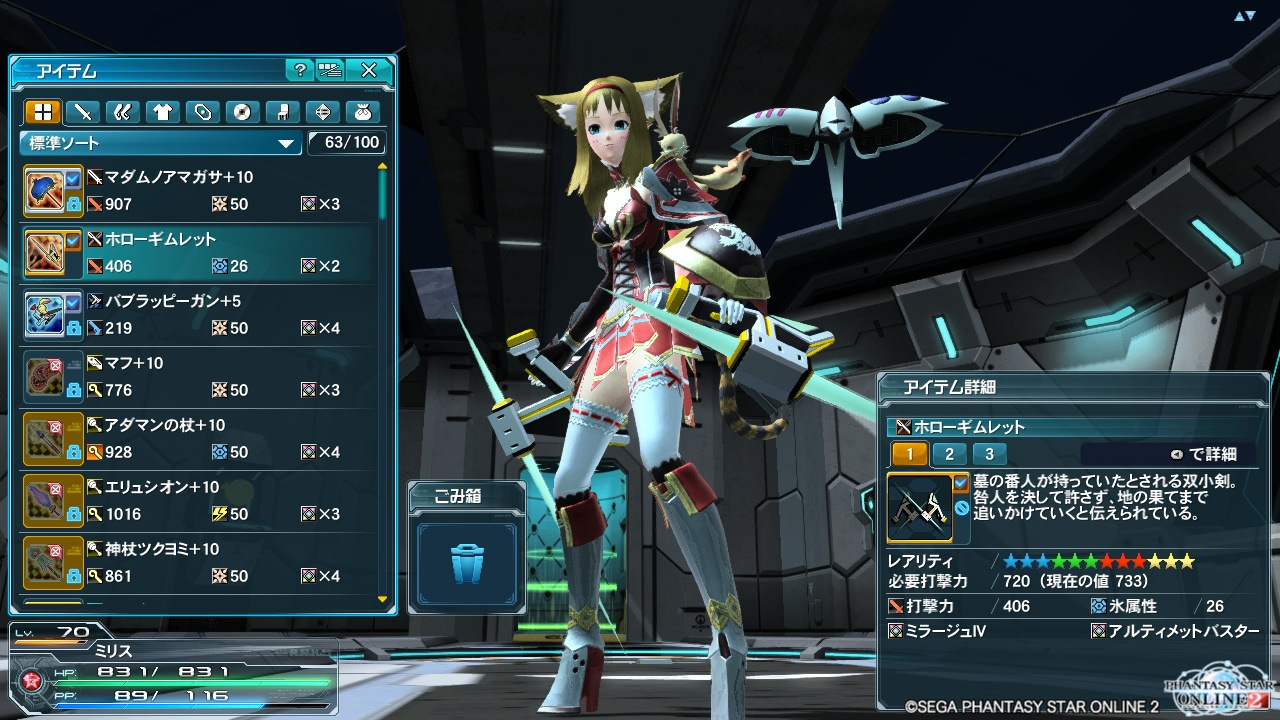The image size is (1280, 720).
Task: Select マダムノアマガサ+10 in the item list
Action: [200, 191]
